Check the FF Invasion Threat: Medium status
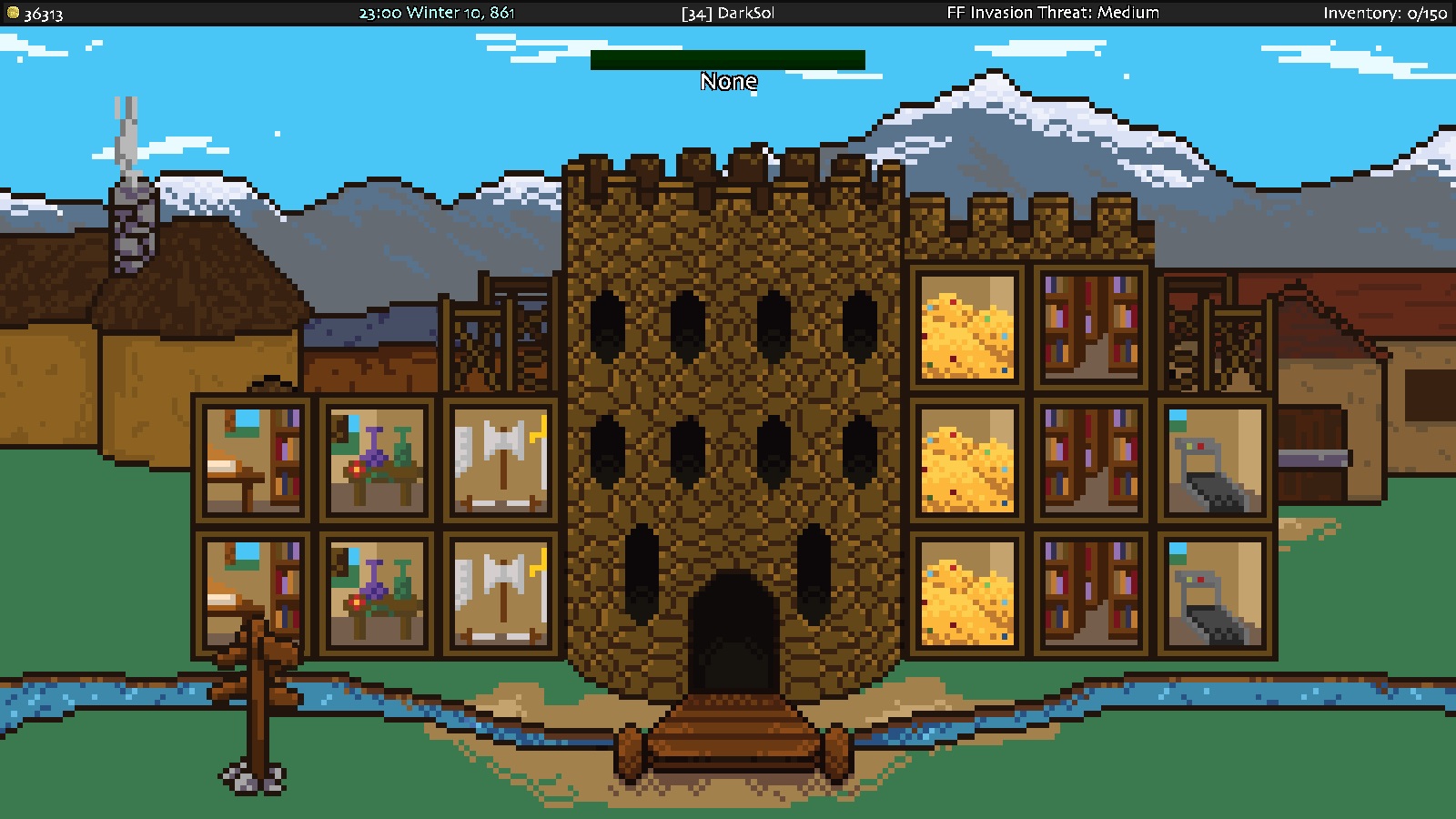 point(1051,13)
